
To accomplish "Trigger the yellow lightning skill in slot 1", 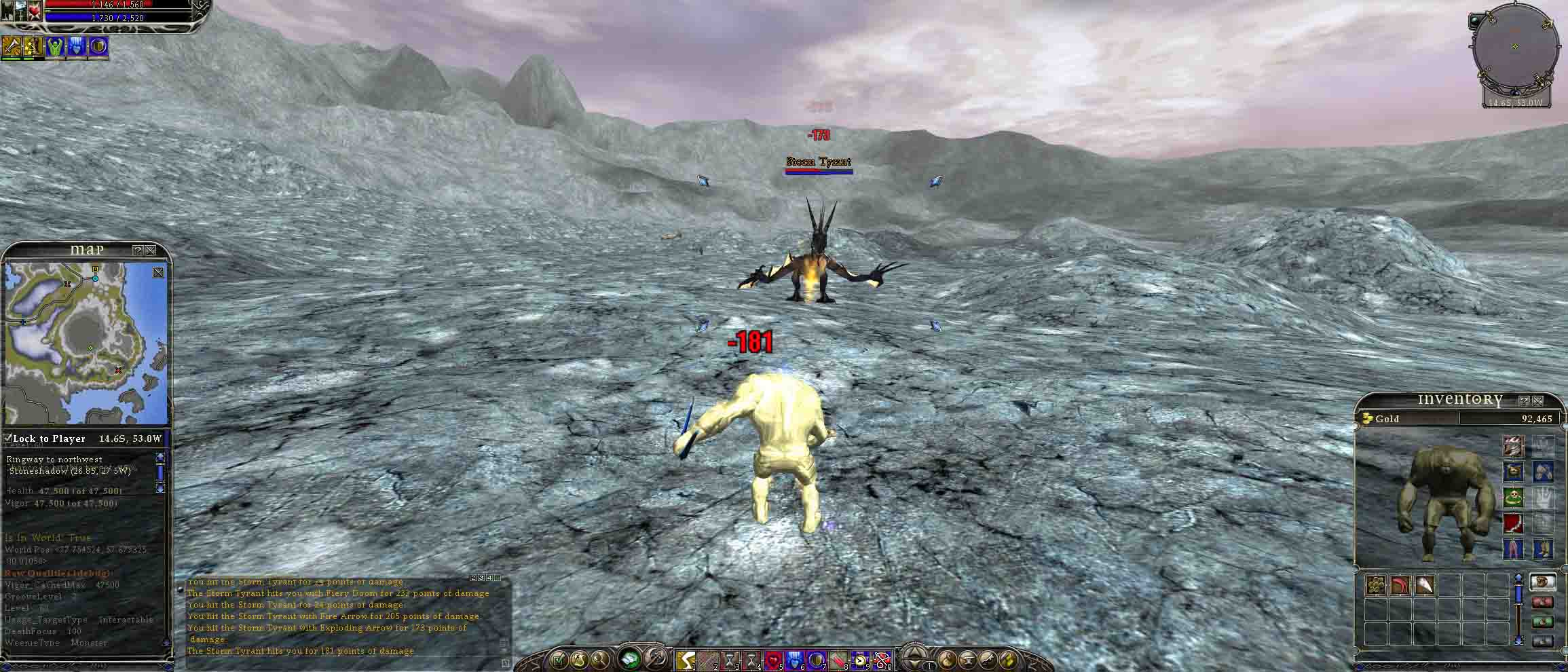I will click(x=685, y=659).
